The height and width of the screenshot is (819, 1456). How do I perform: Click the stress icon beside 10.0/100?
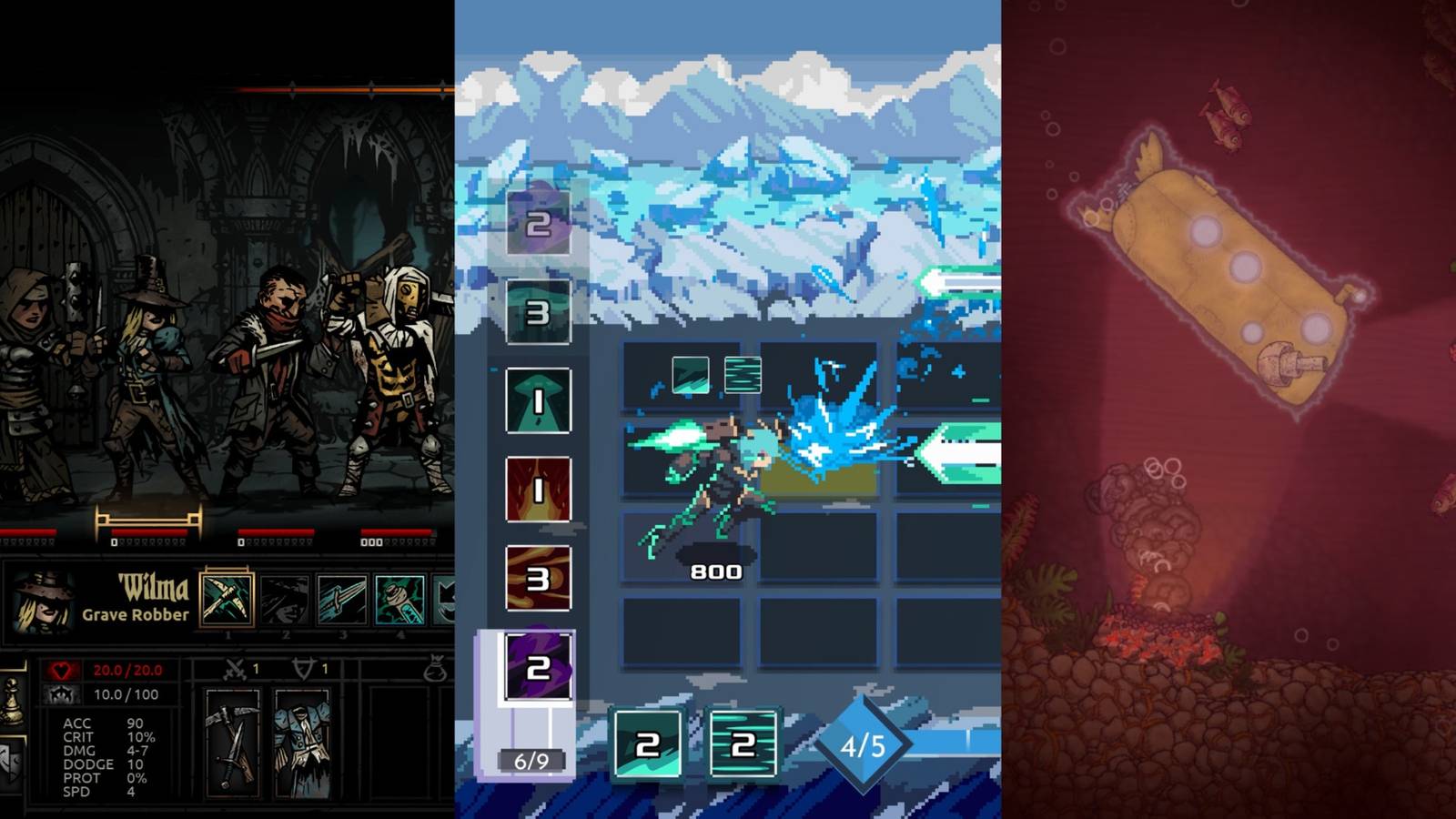coord(62,694)
